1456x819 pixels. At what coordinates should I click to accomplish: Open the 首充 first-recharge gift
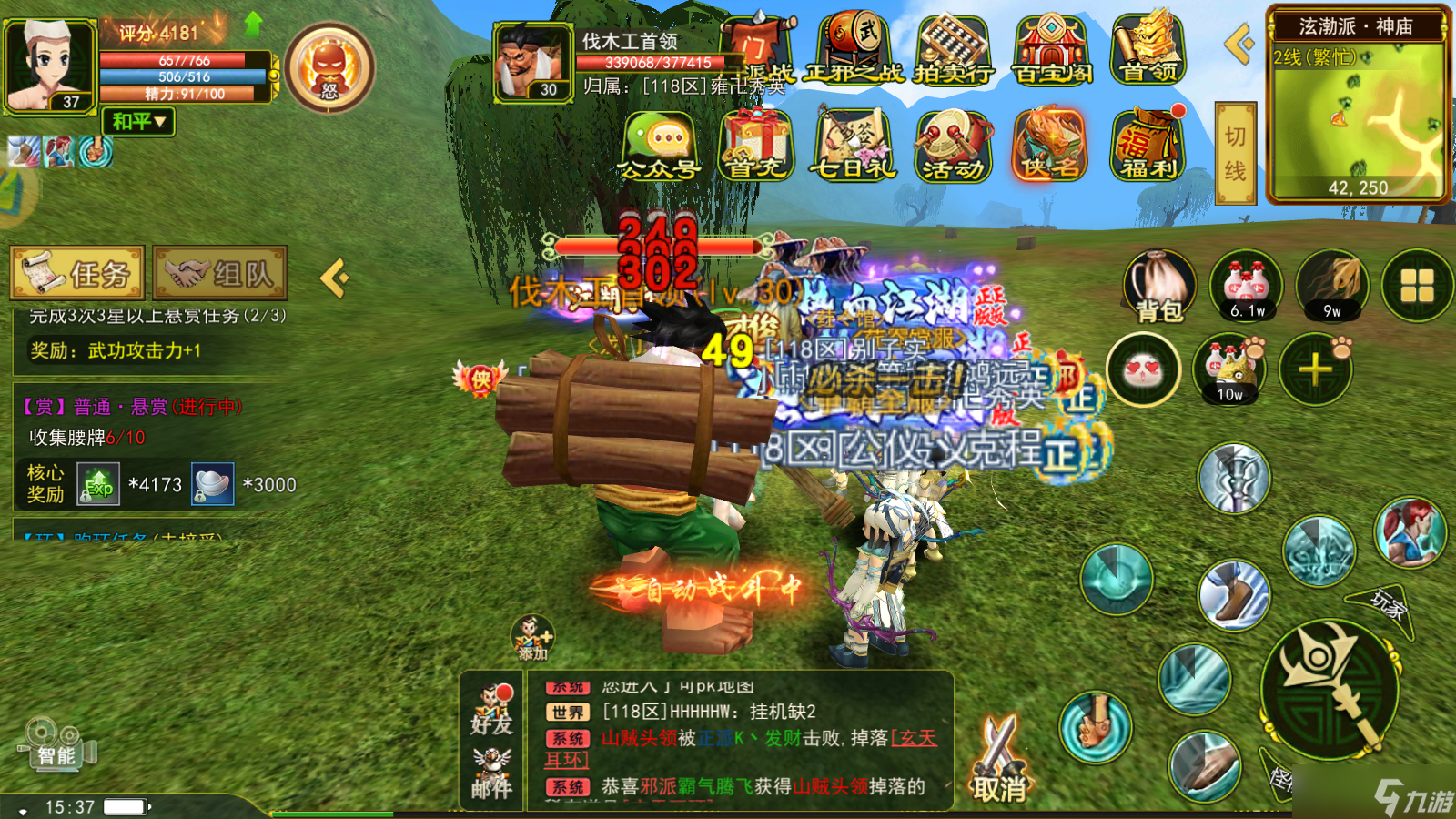(x=755, y=146)
